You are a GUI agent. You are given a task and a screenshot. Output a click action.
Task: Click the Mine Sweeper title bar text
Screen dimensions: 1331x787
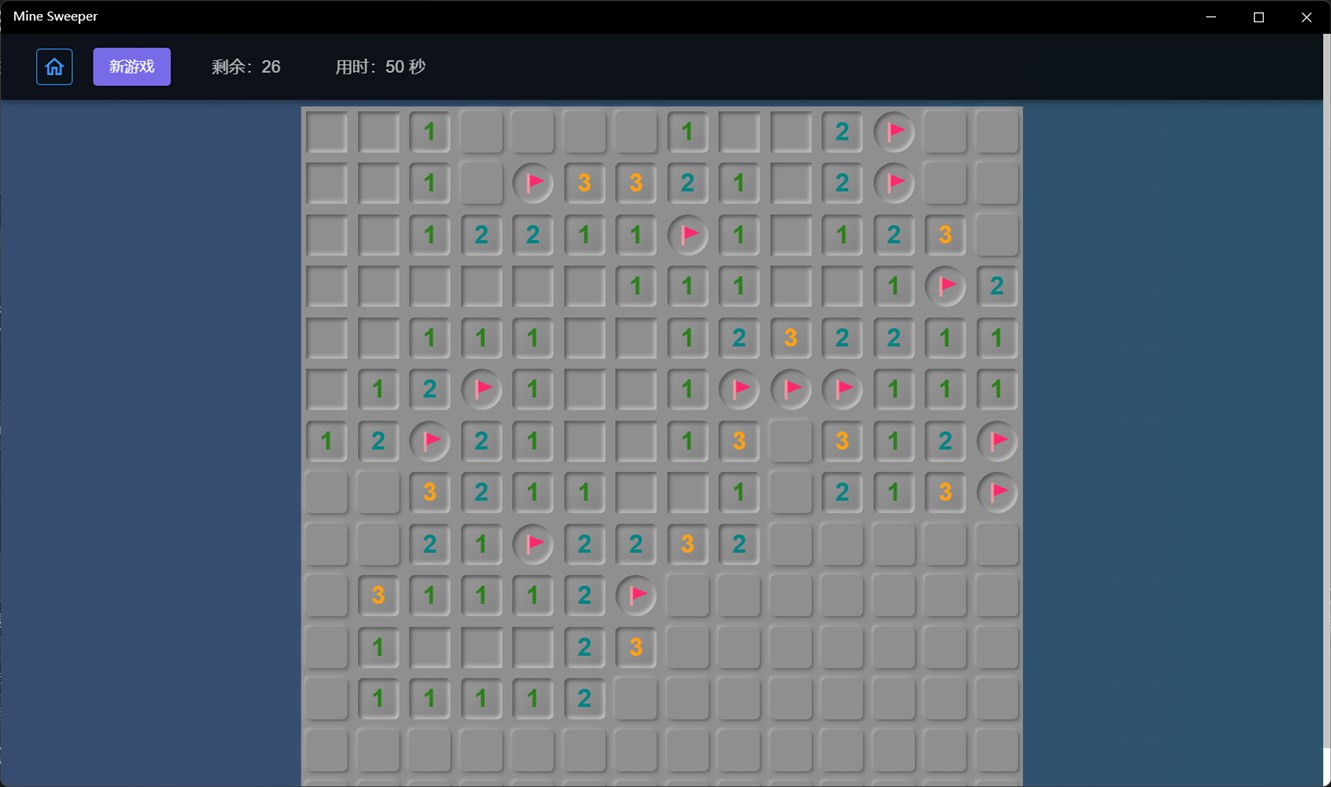55,16
